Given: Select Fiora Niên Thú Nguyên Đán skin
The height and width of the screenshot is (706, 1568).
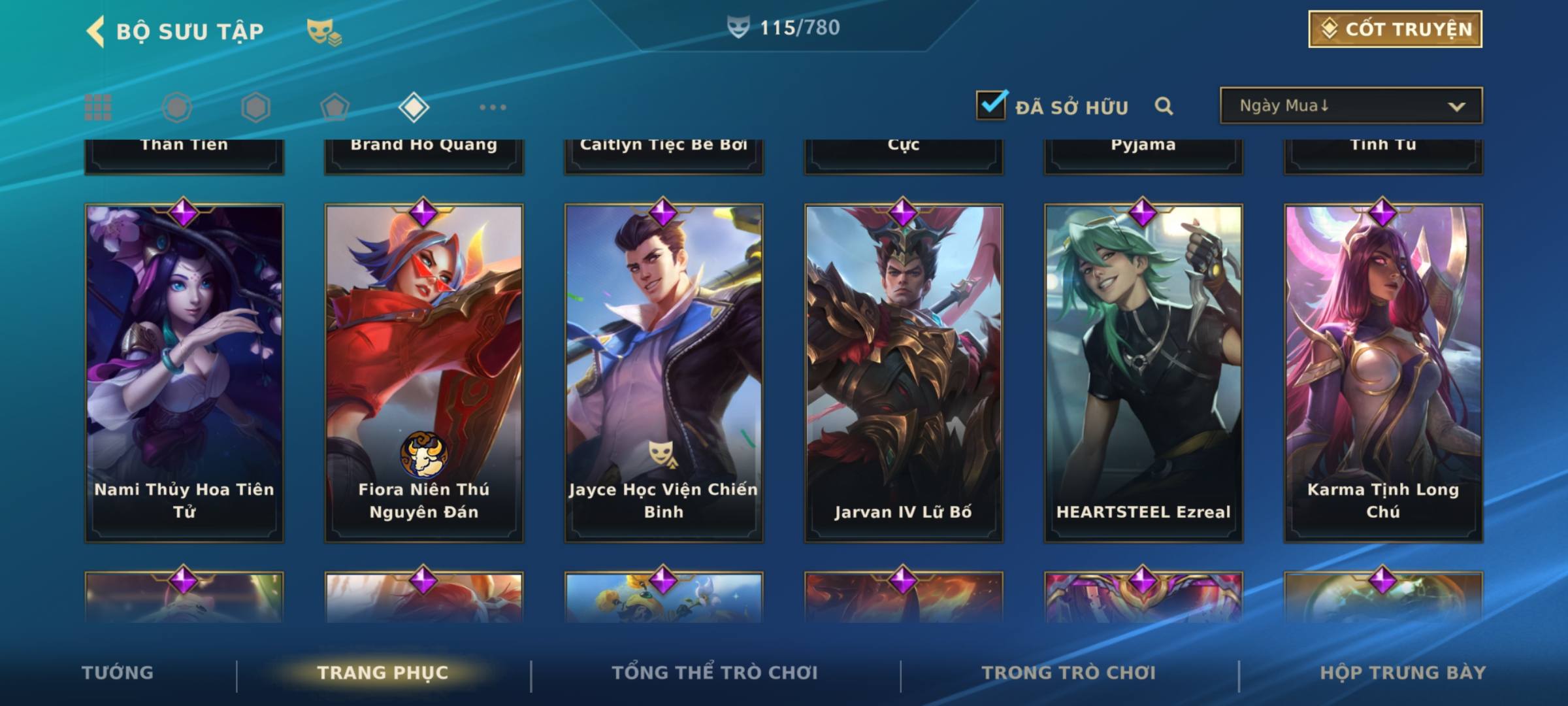Looking at the screenshot, I should (x=424, y=373).
